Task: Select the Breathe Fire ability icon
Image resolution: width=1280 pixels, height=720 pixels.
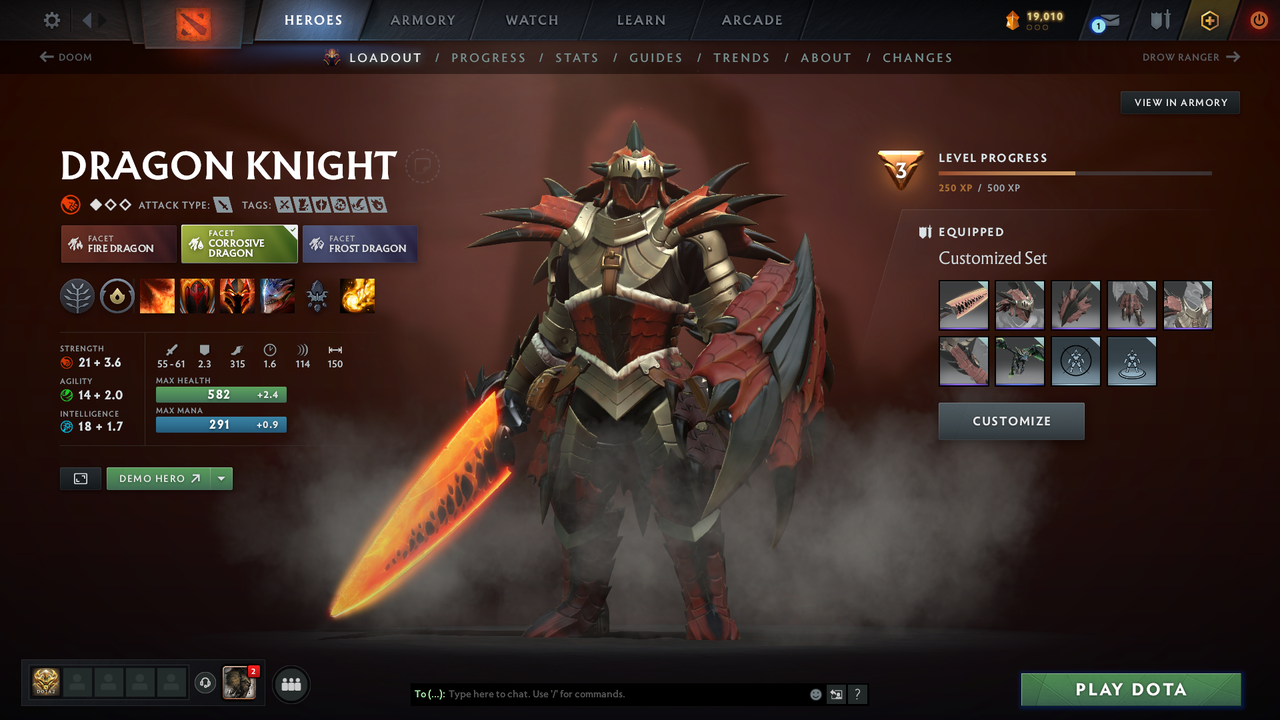Action: [157, 296]
